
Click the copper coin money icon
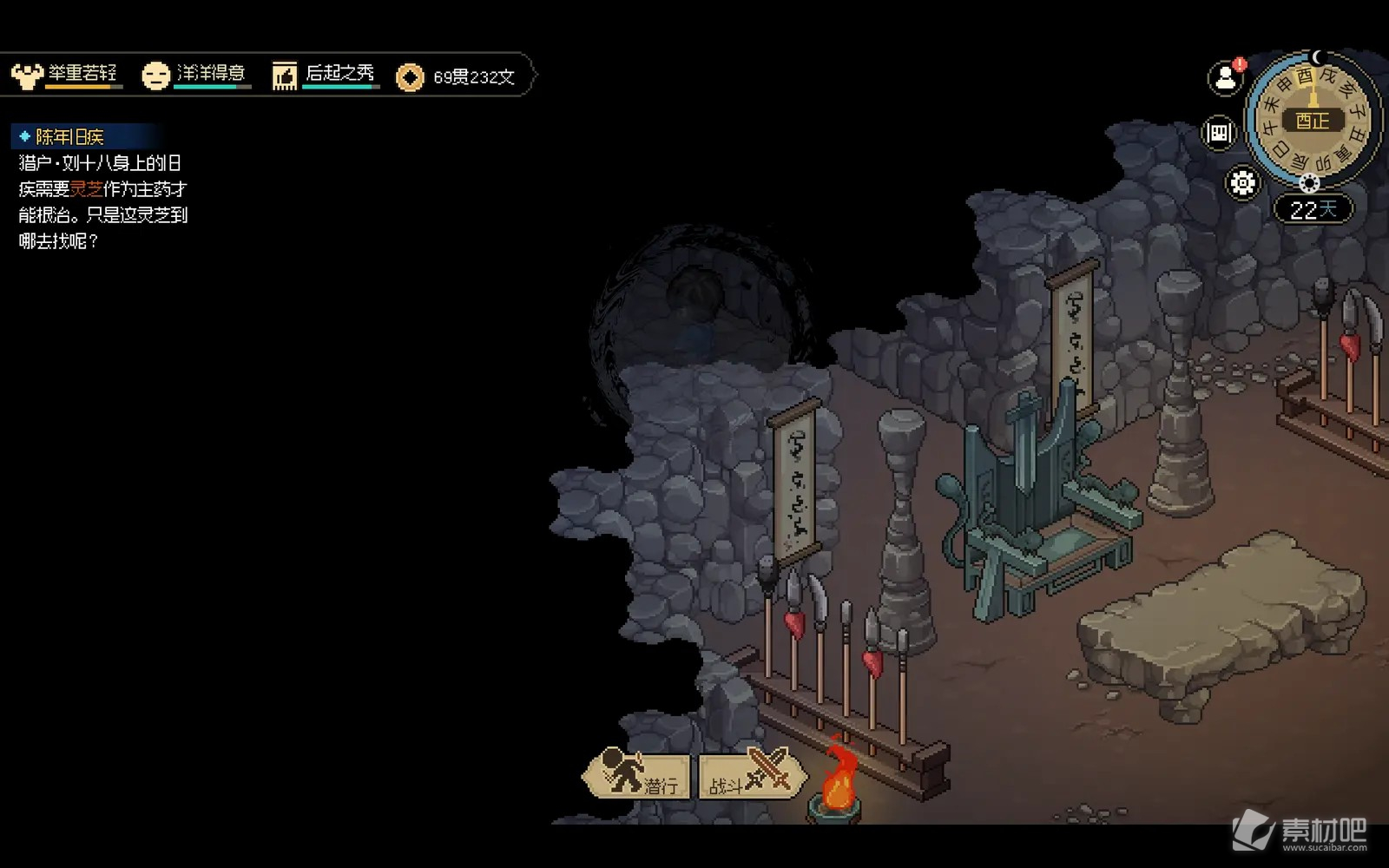[x=410, y=77]
